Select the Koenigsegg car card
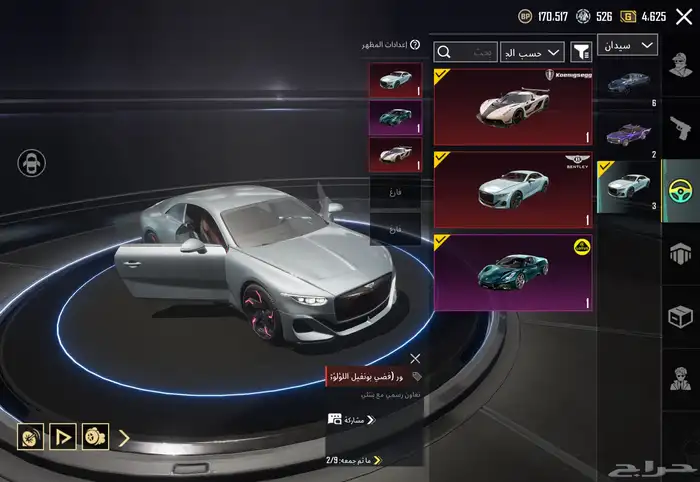 point(512,107)
